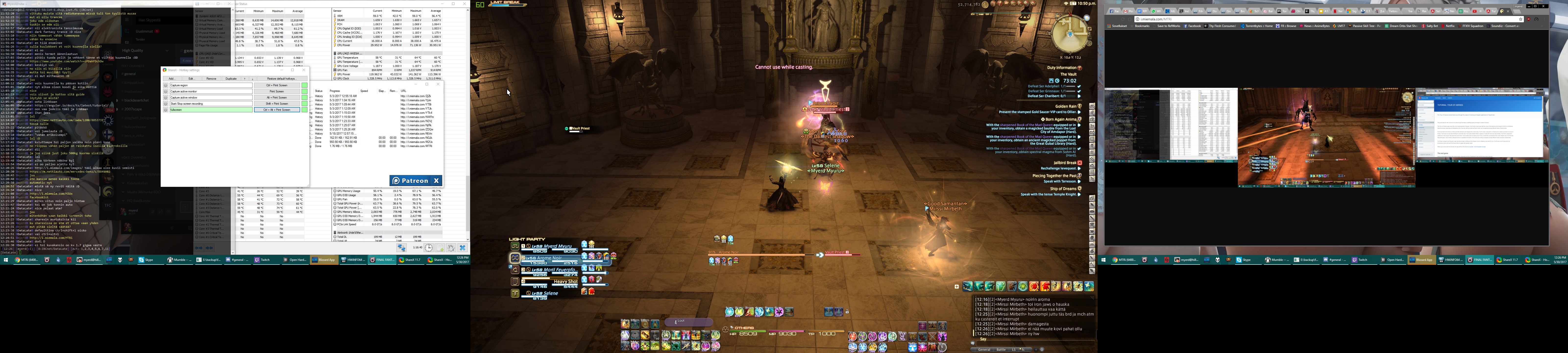Image resolution: width=1568 pixels, height=353 pixels.
Task: Select the Ship of Dreams quest entry
Action: pyautogui.click(x=1063, y=189)
